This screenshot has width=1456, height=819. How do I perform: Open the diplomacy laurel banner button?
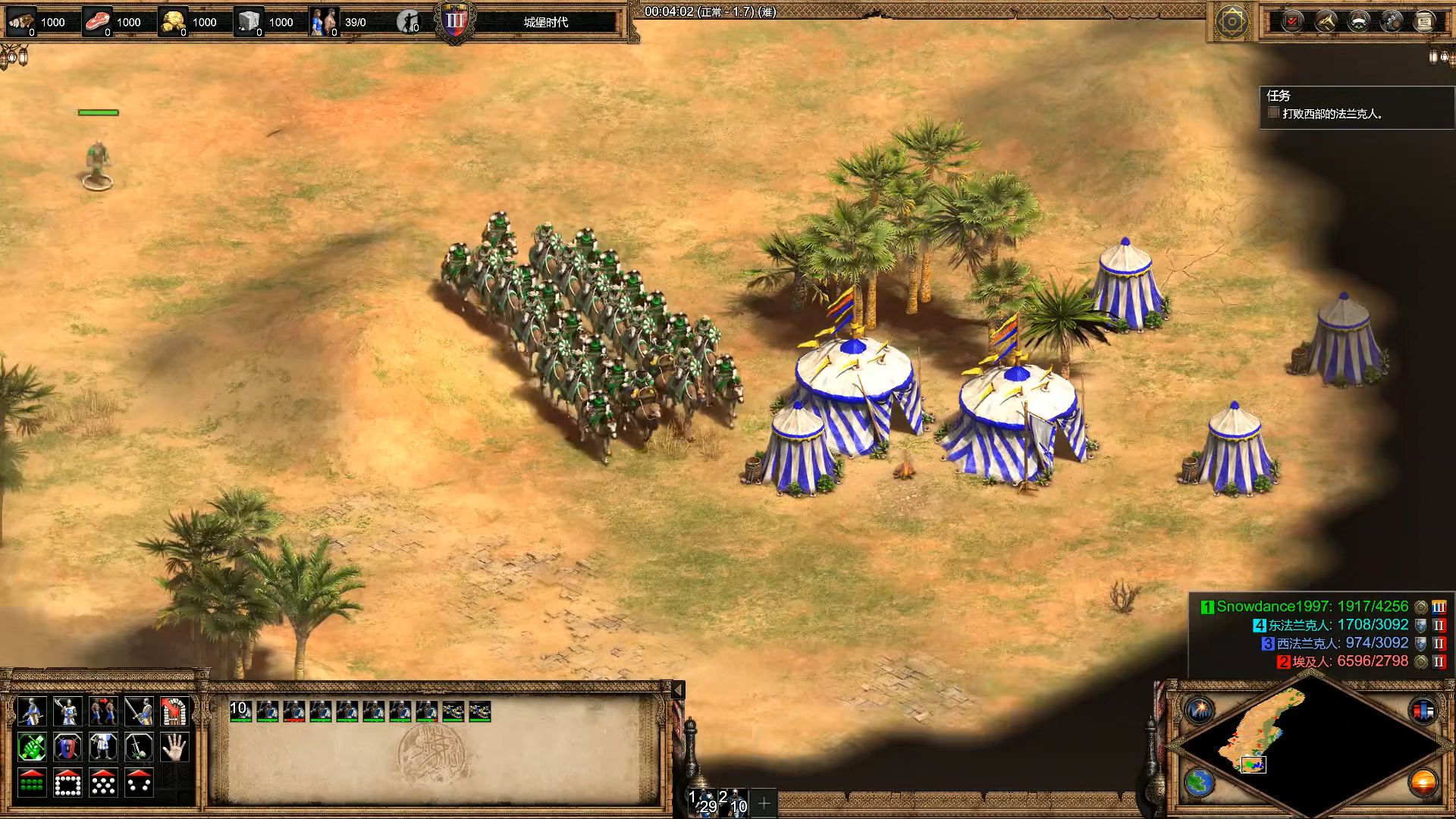pyautogui.click(x=1358, y=21)
